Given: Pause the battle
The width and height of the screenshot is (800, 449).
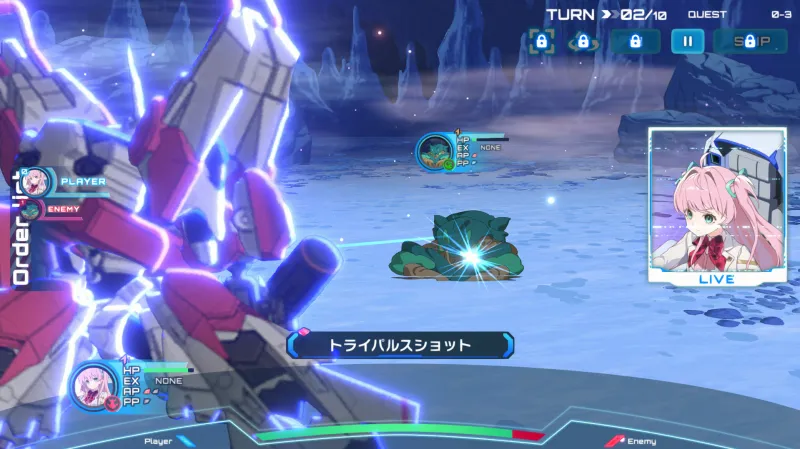Looking at the screenshot, I should tap(687, 42).
